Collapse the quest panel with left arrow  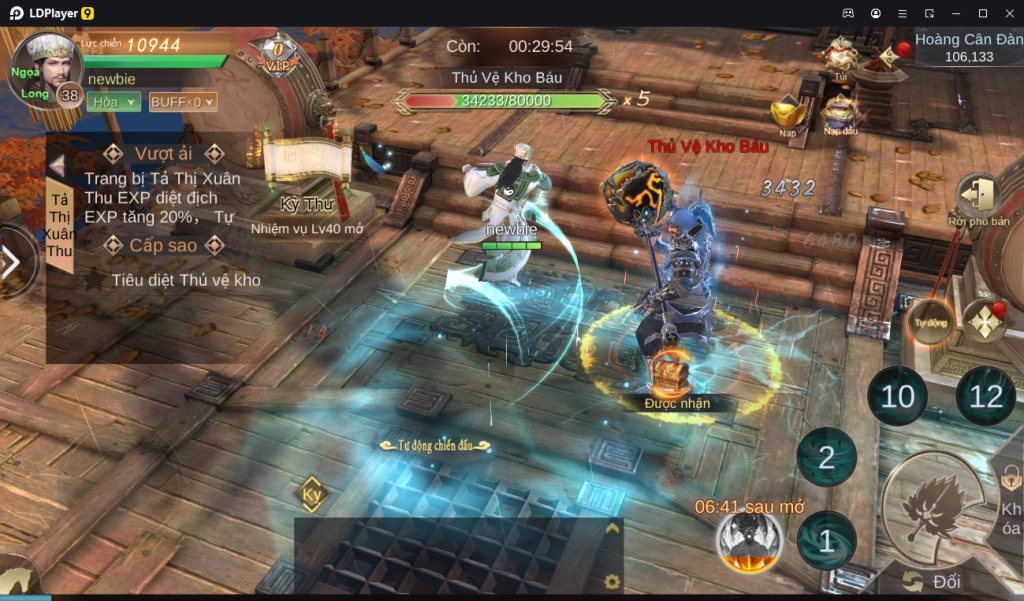point(57,165)
